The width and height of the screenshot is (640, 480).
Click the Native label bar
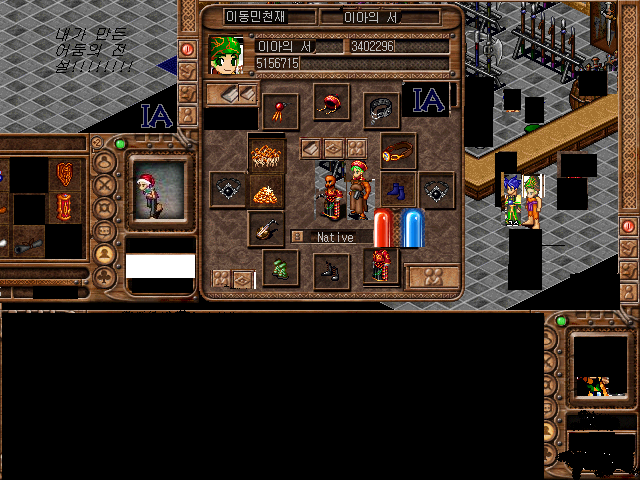(335, 237)
